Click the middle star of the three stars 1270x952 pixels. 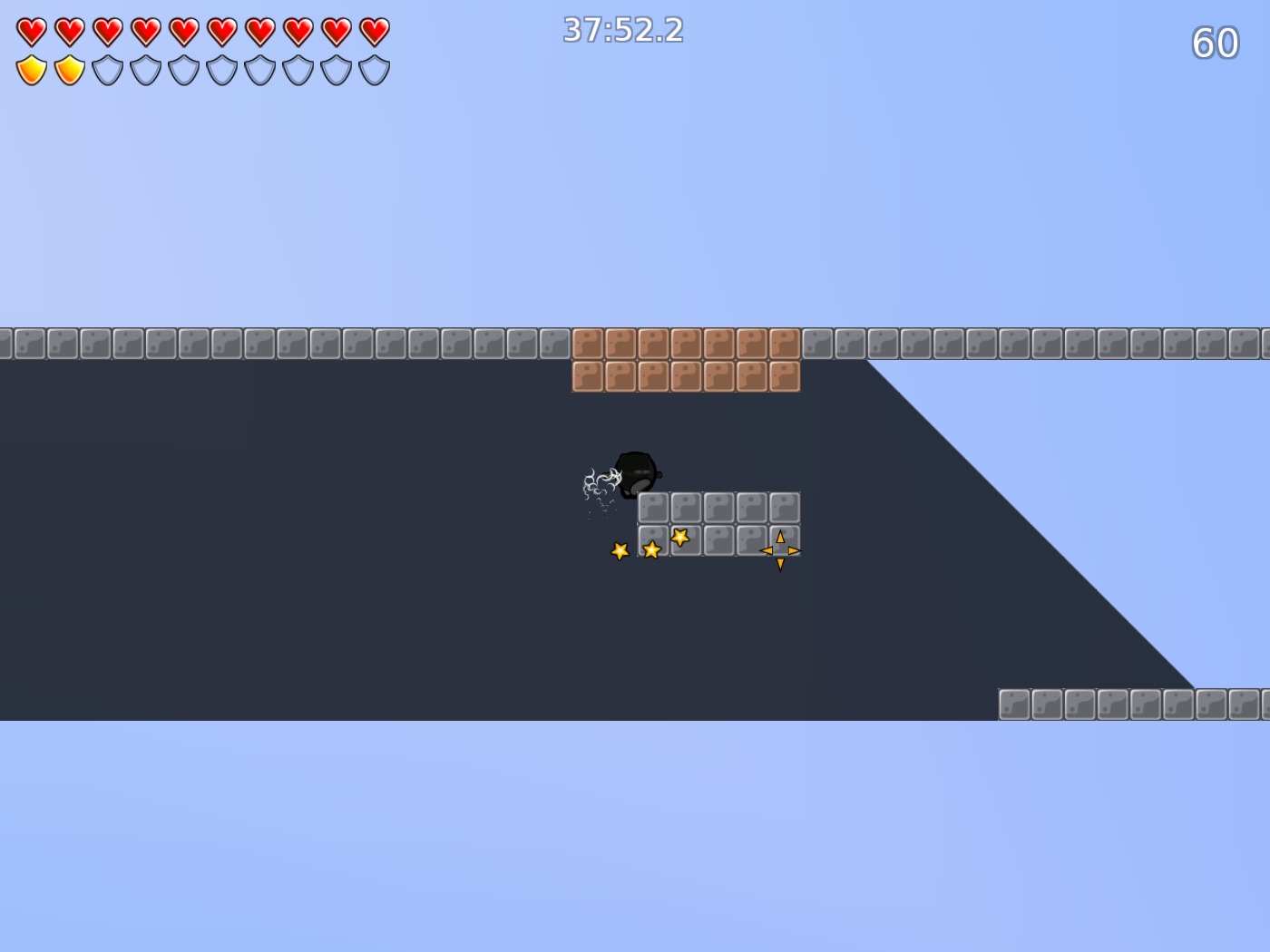point(651,549)
